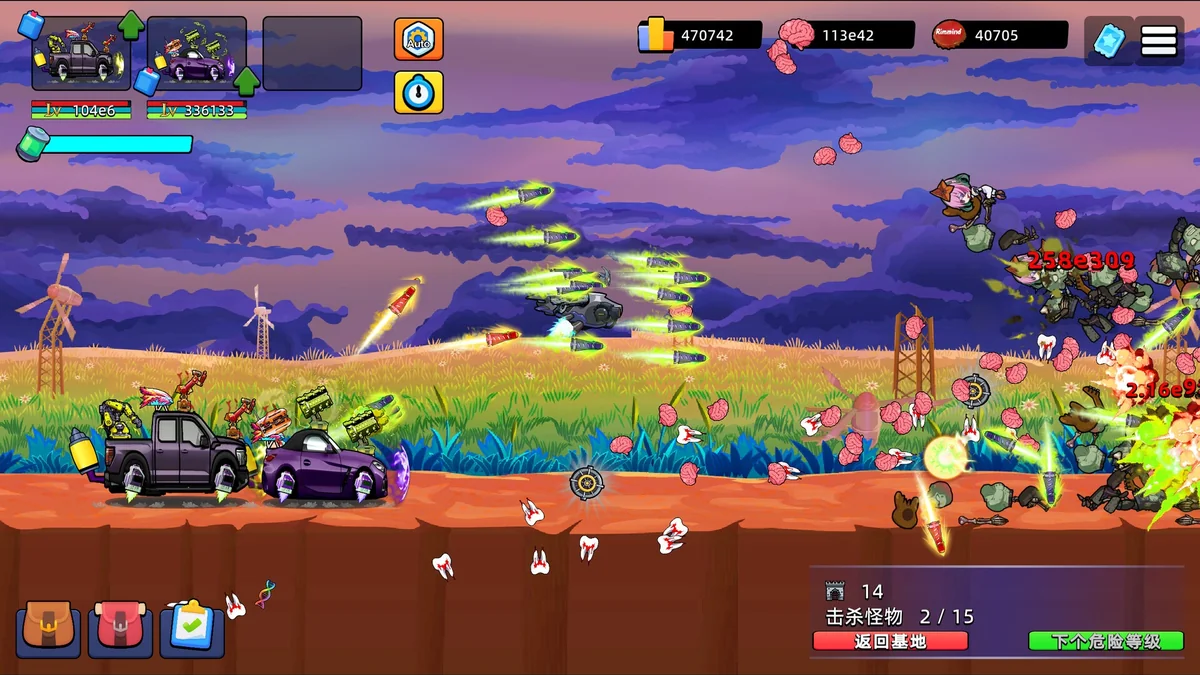Open the red backpack inventory
This screenshot has width=1200, height=675.
click(x=120, y=629)
